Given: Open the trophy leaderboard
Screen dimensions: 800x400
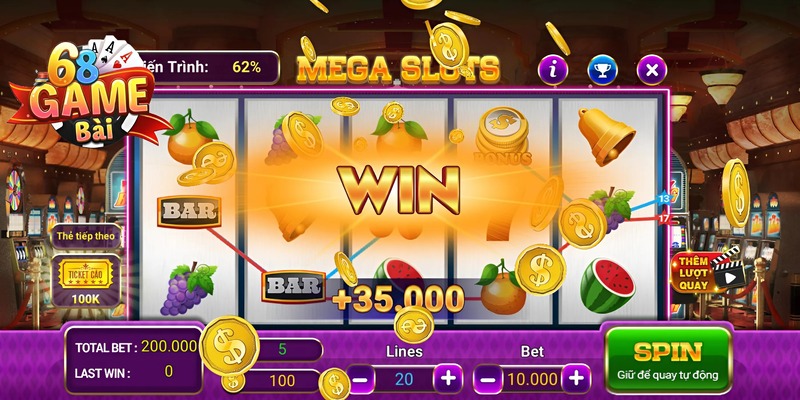Looking at the screenshot, I should pyautogui.click(x=603, y=69).
